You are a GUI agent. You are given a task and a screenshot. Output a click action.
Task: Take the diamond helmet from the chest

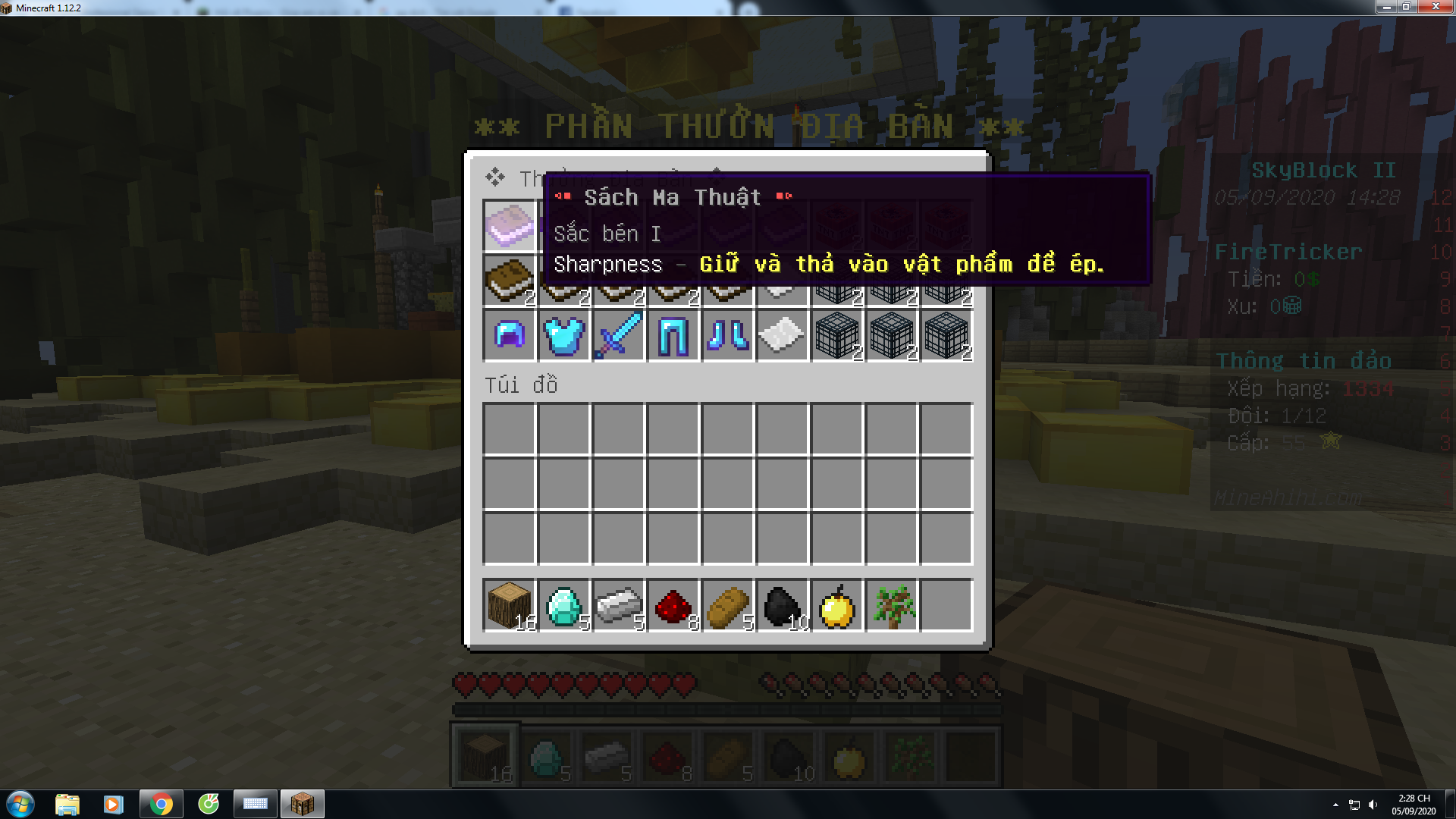[509, 334]
